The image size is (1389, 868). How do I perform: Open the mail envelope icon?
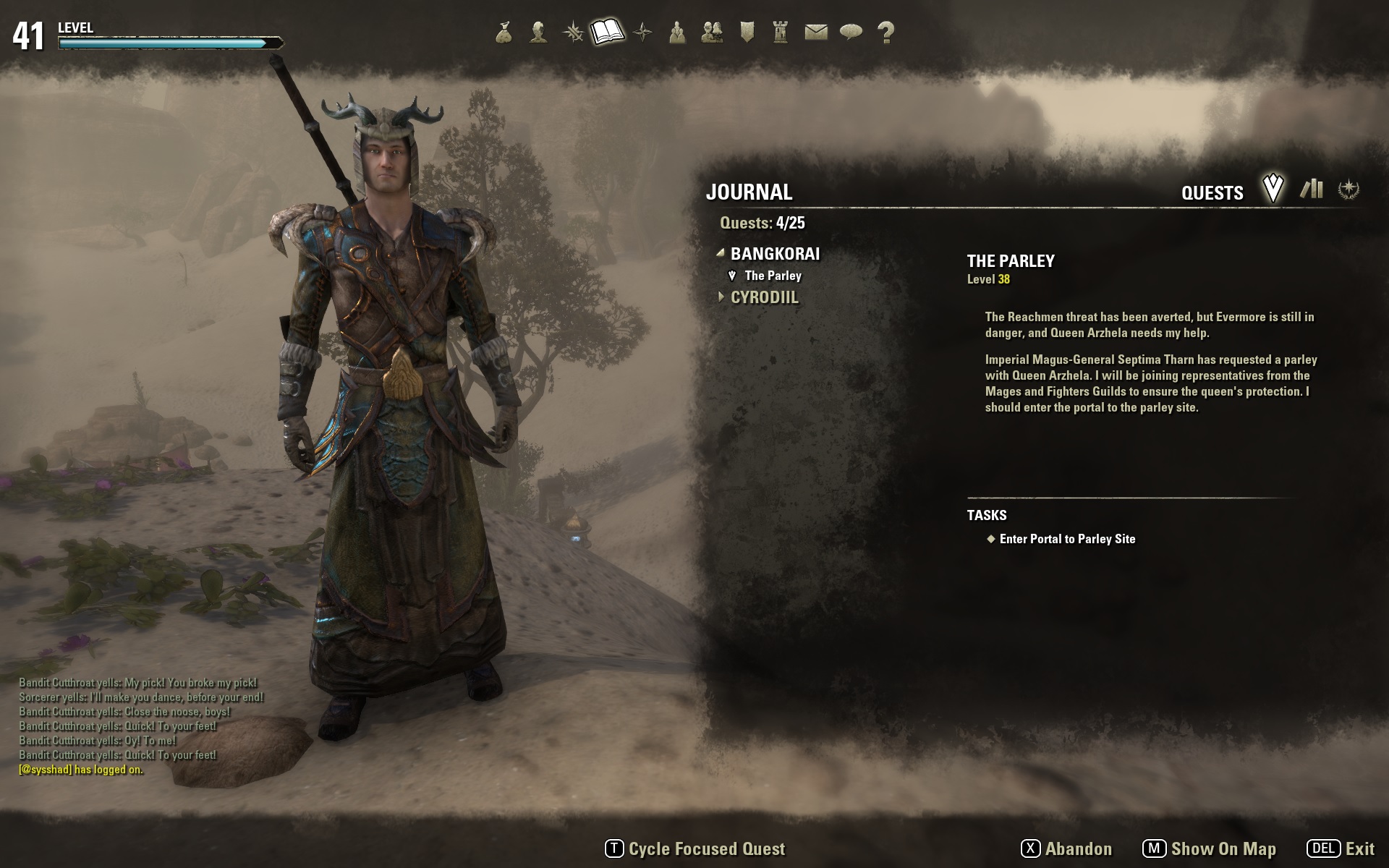(x=816, y=33)
